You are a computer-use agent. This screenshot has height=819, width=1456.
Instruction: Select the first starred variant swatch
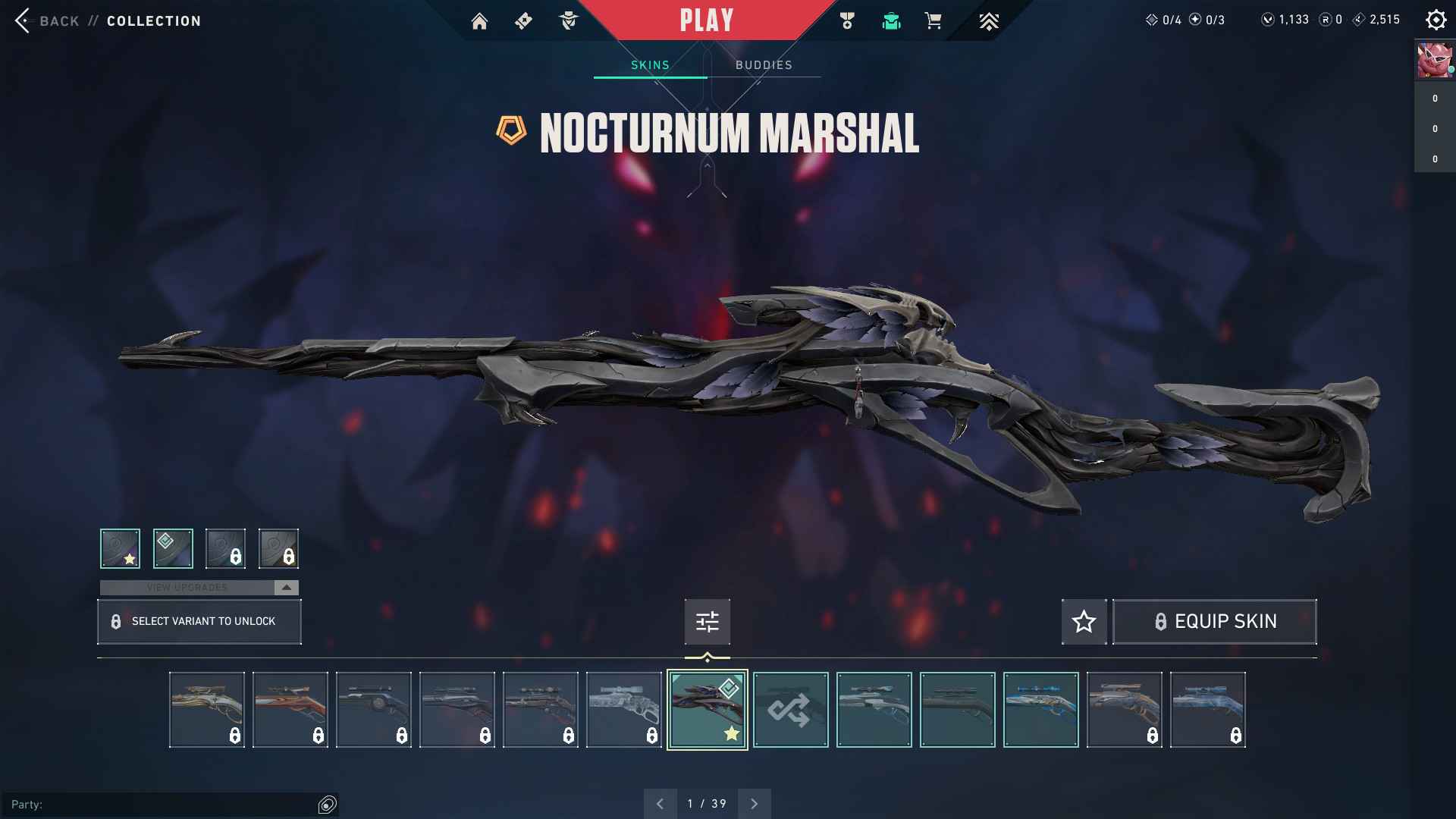pyautogui.click(x=120, y=548)
